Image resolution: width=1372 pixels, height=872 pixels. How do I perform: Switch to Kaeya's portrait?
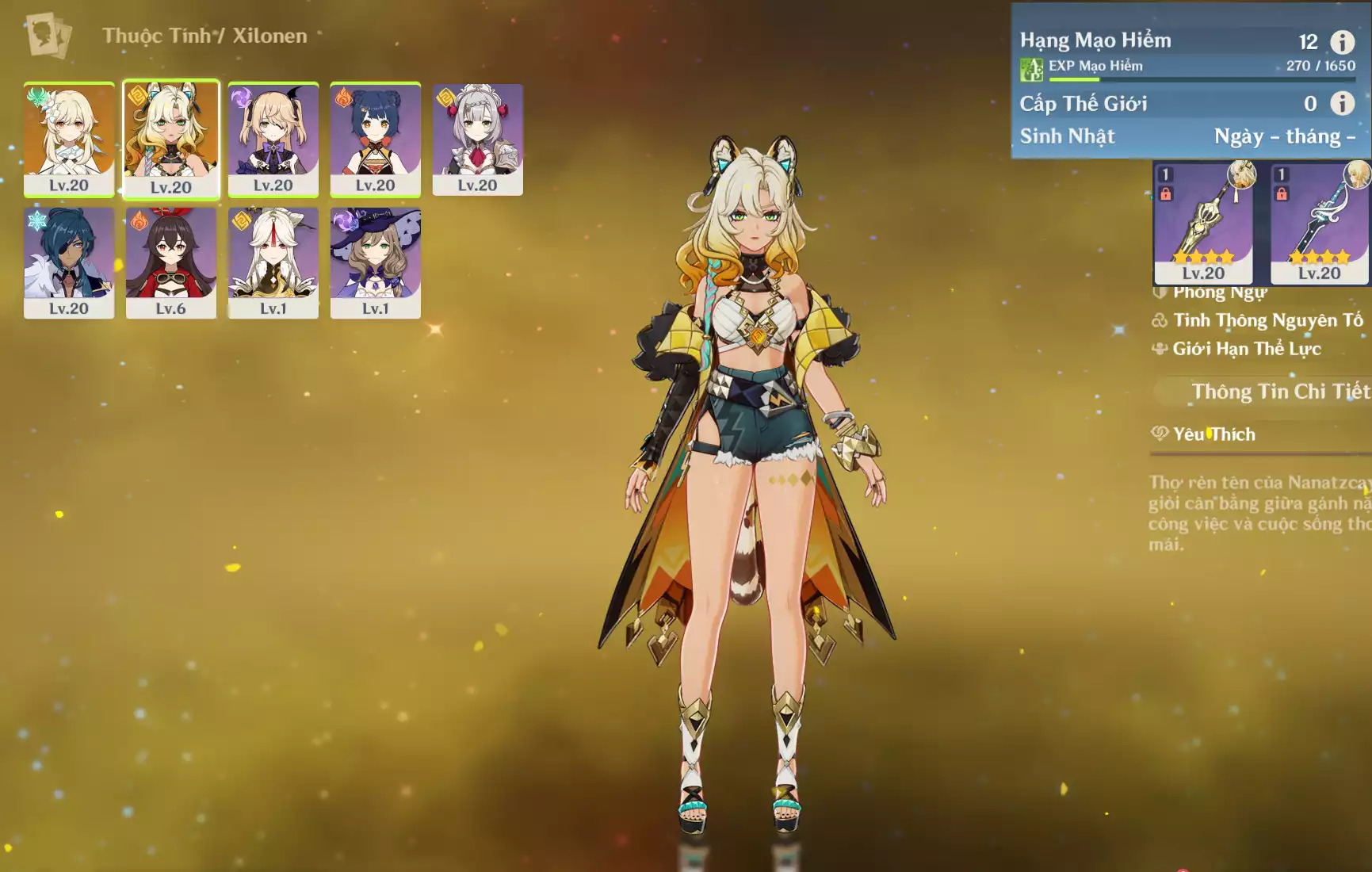click(69, 262)
